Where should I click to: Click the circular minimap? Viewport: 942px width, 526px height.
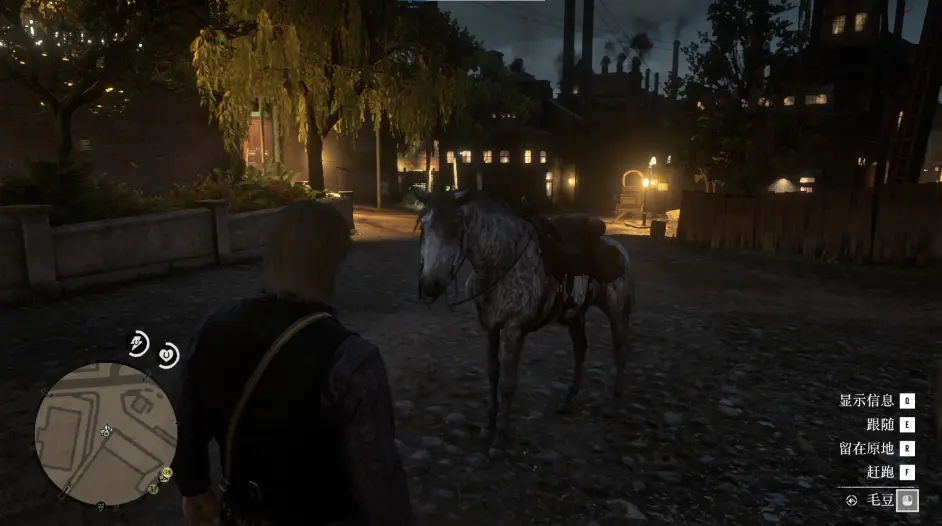point(106,433)
